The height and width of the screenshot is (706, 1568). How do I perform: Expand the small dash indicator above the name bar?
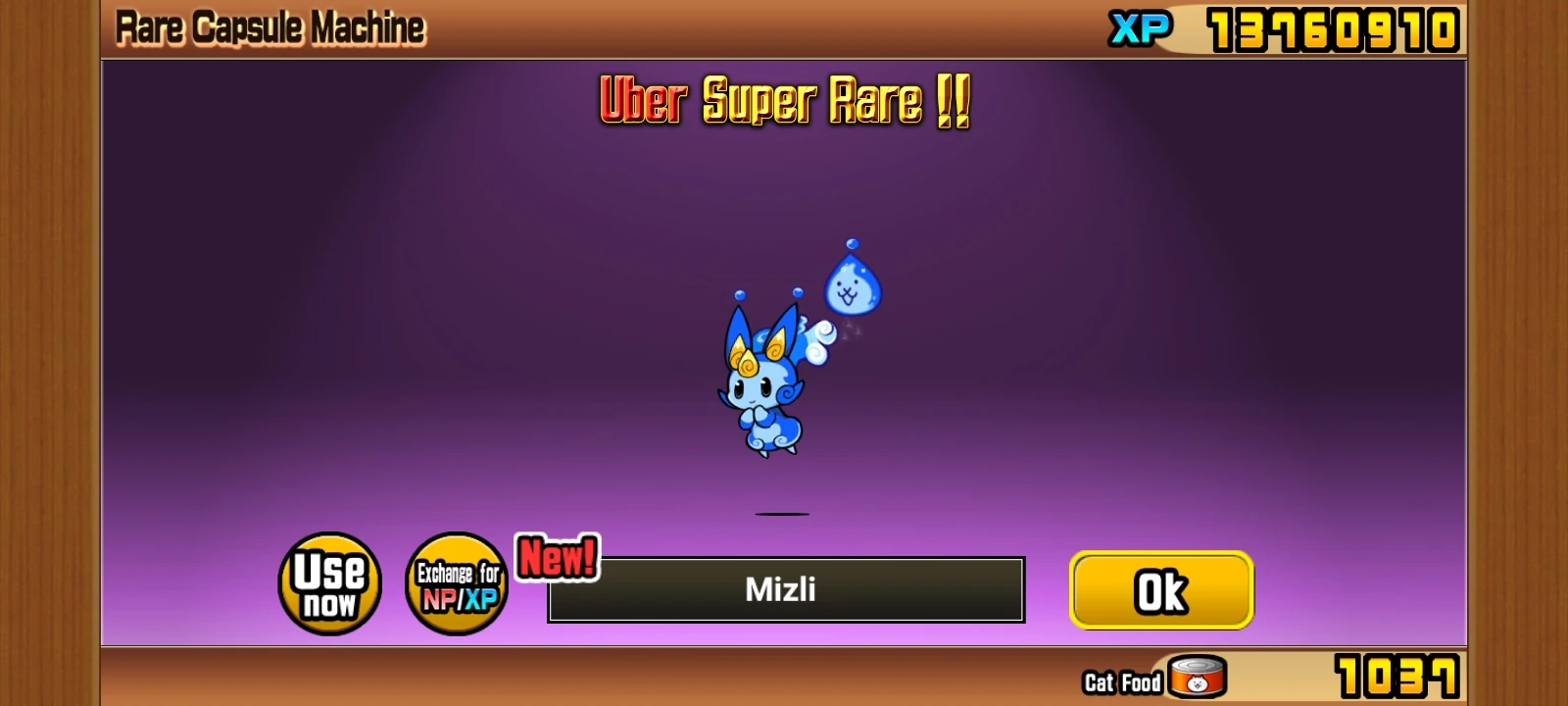pyautogui.click(x=783, y=513)
